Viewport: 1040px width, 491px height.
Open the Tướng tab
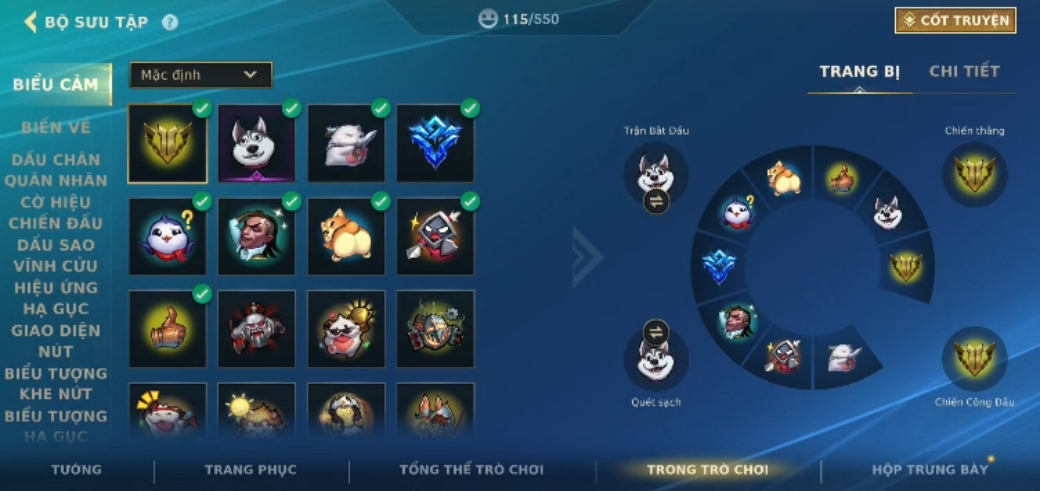(x=77, y=469)
